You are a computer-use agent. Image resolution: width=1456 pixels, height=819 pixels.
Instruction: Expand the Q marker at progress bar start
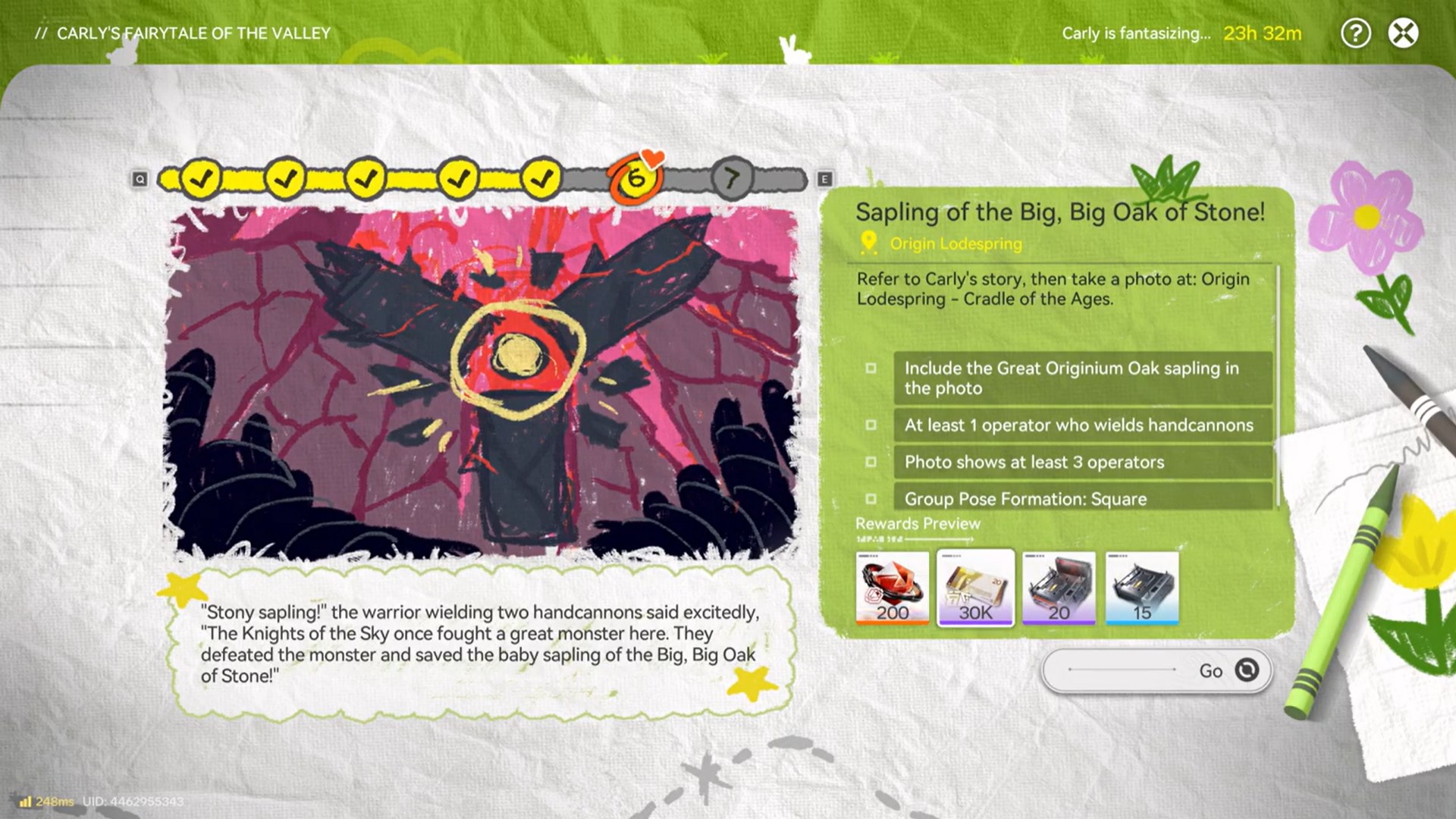point(140,179)
